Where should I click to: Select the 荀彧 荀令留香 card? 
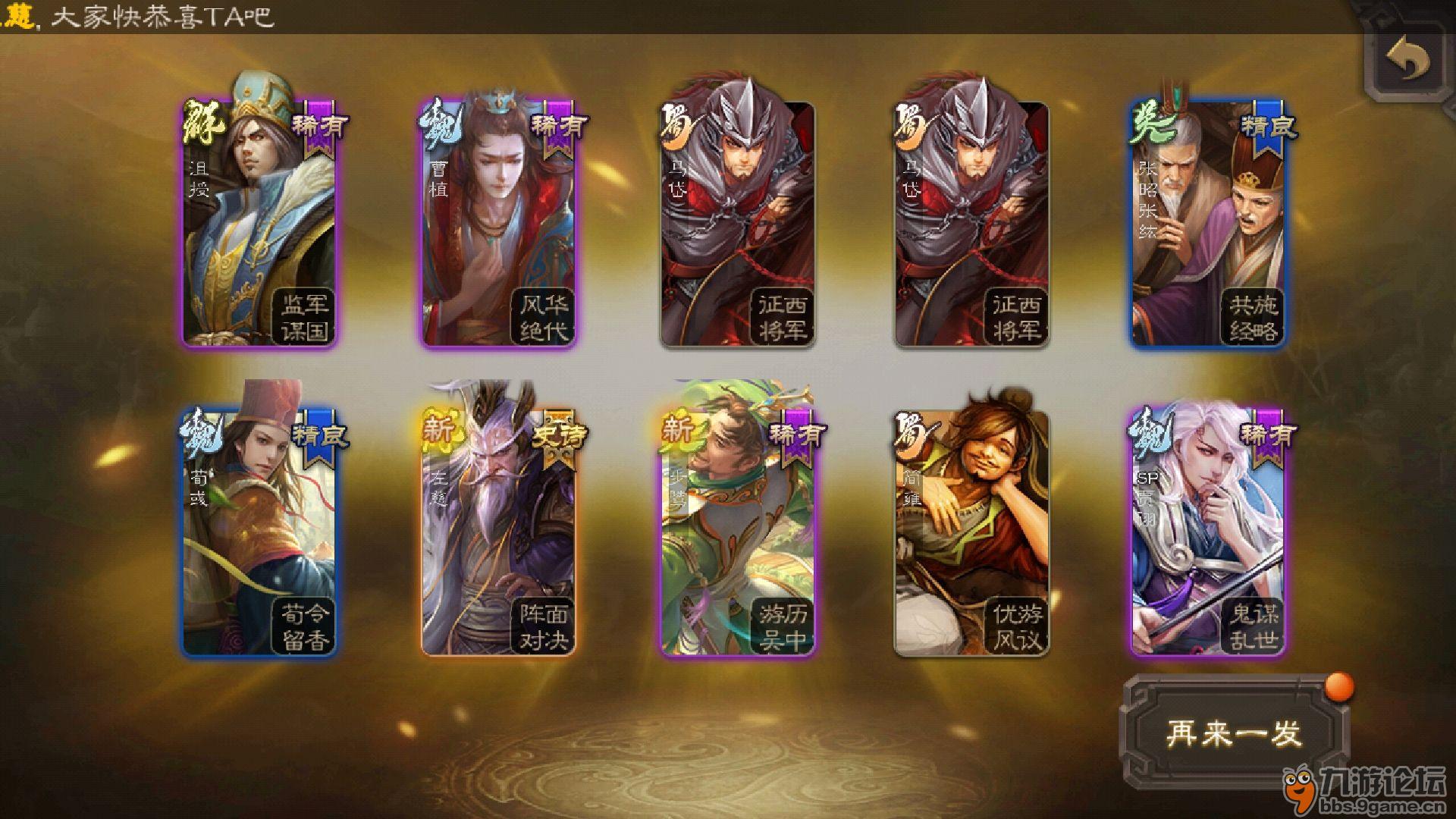(x=259, y=531)
